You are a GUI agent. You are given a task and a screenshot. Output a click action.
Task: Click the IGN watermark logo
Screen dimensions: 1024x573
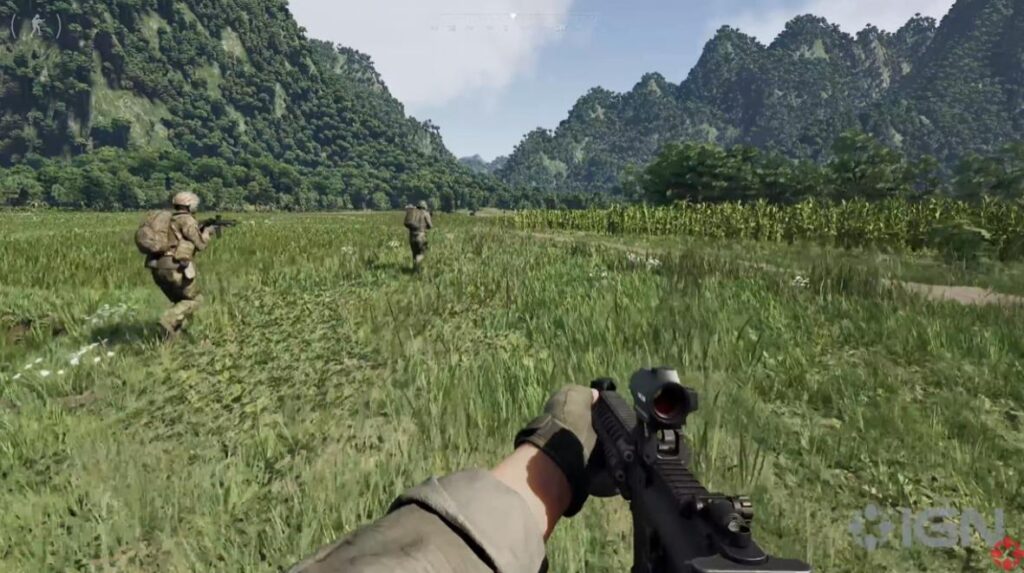[x=928, y=528]
